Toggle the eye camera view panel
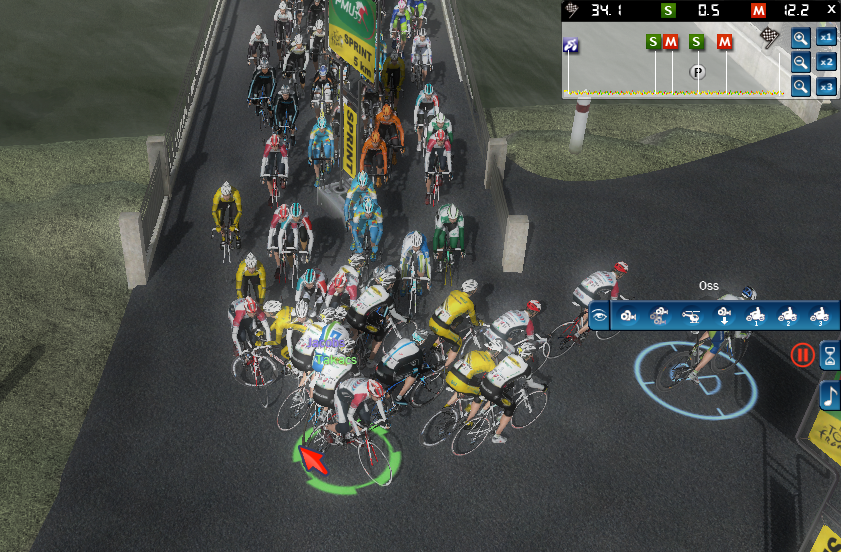Viewport: 841px width, 552px height. [599, 317]
